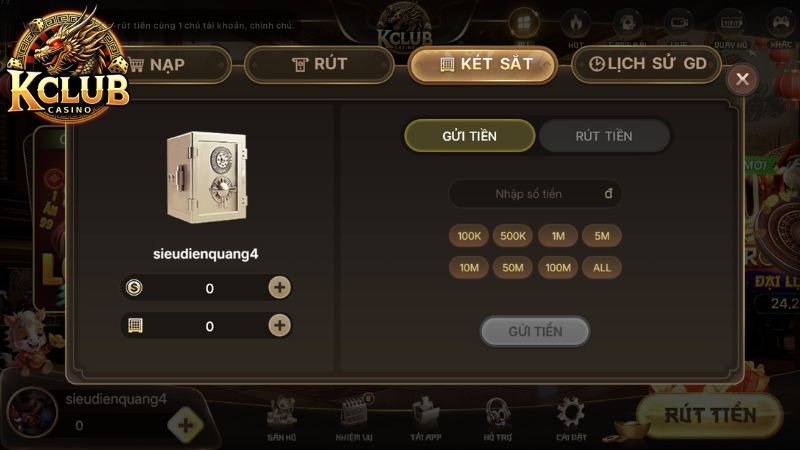Image resolution: width=800 pixels, height=450 pixels.
Task: Pick the 50M amount chip
Action: coord(513,267)
